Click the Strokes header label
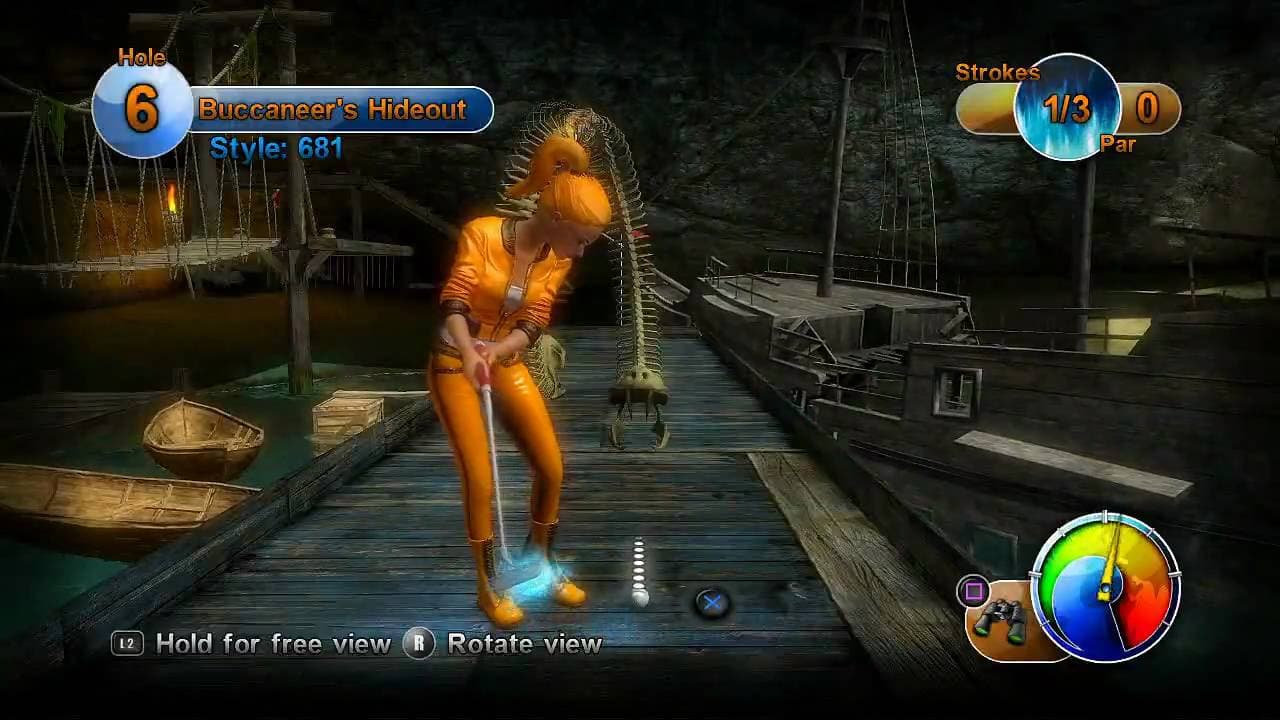Viewport: 1280px width, 720px height. (1000, 73)
